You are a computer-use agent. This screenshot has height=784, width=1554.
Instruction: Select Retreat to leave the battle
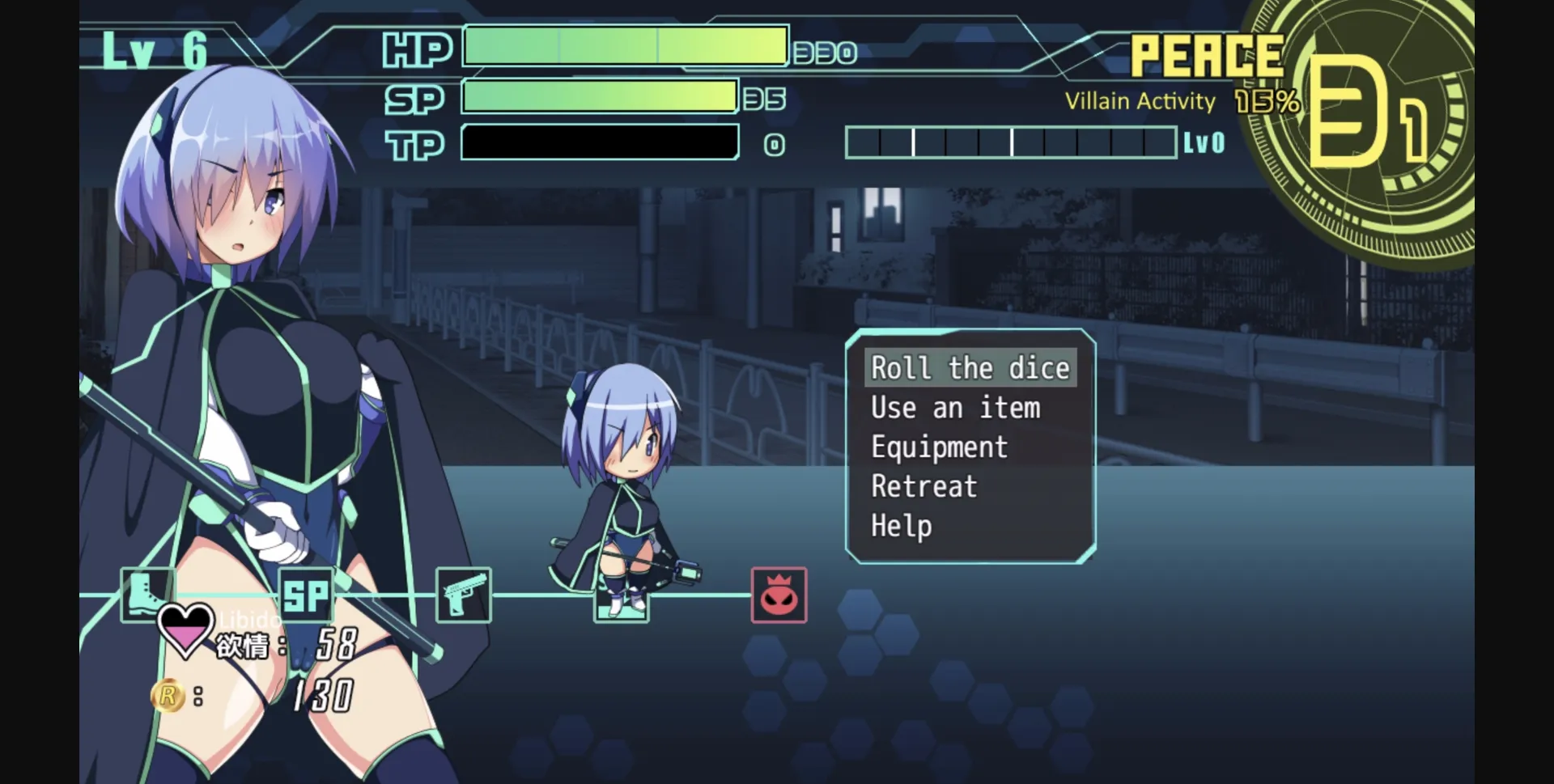point(923,486)
